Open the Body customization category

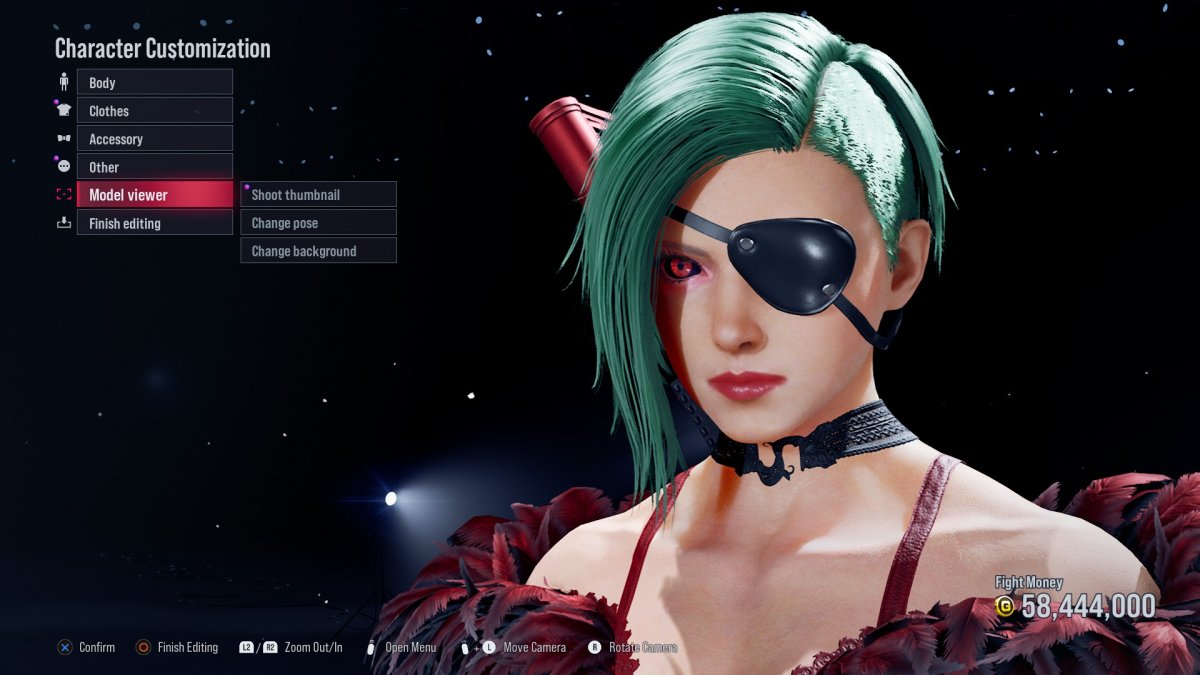pyautogui.click(x=154, y=83)
